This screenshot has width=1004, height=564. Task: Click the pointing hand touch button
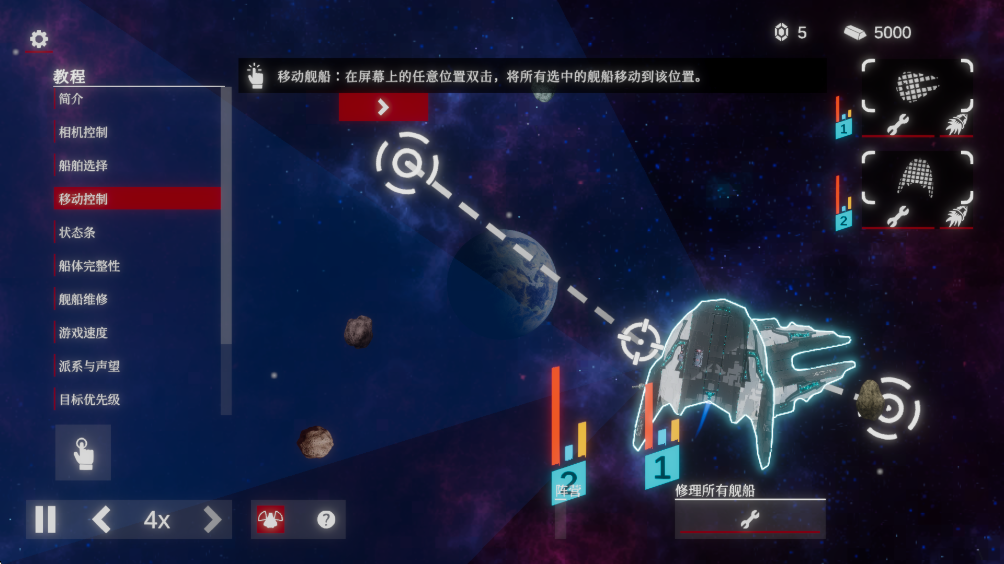[83, 453]
